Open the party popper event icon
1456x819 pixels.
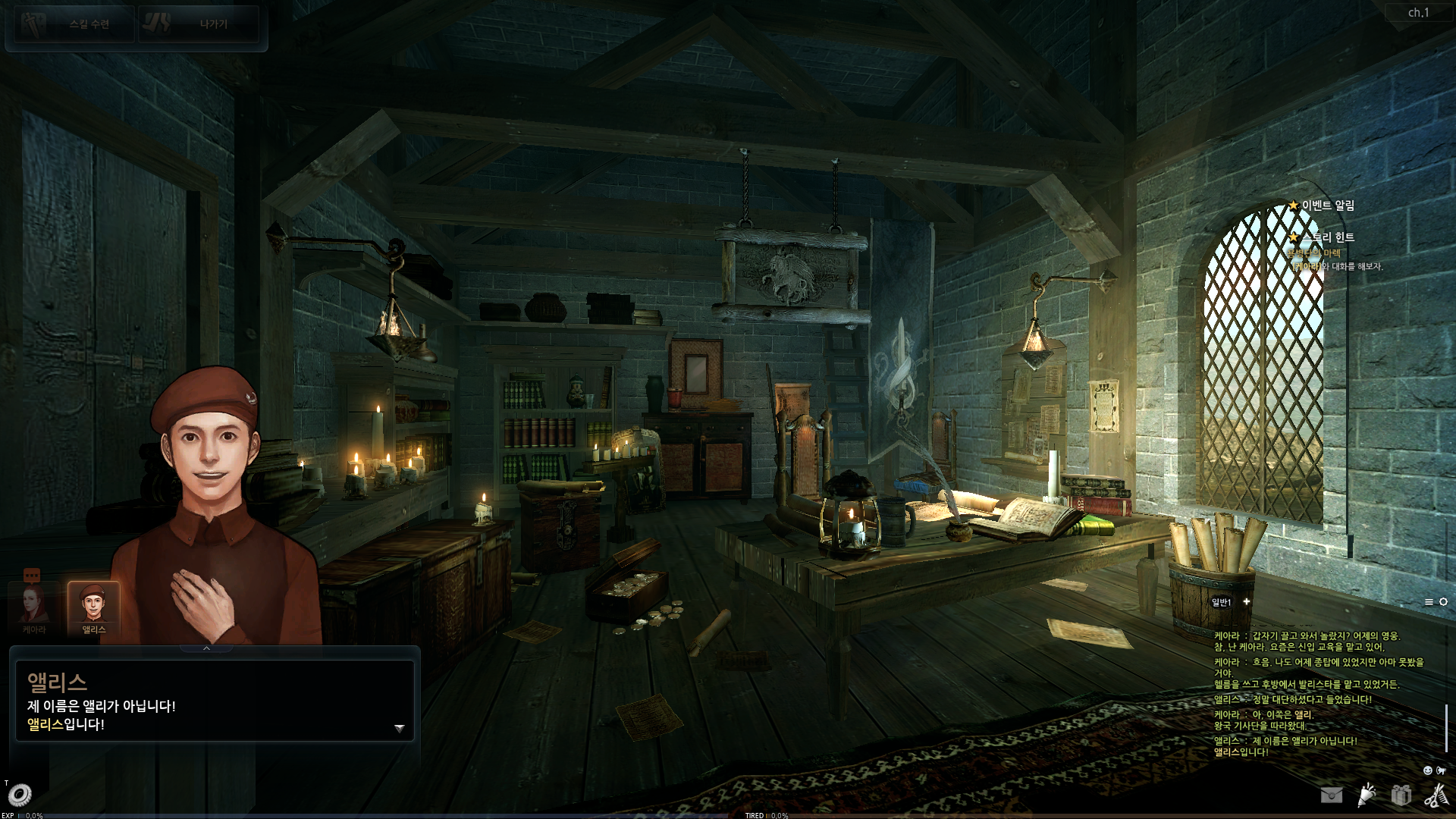coord(1367,795)
